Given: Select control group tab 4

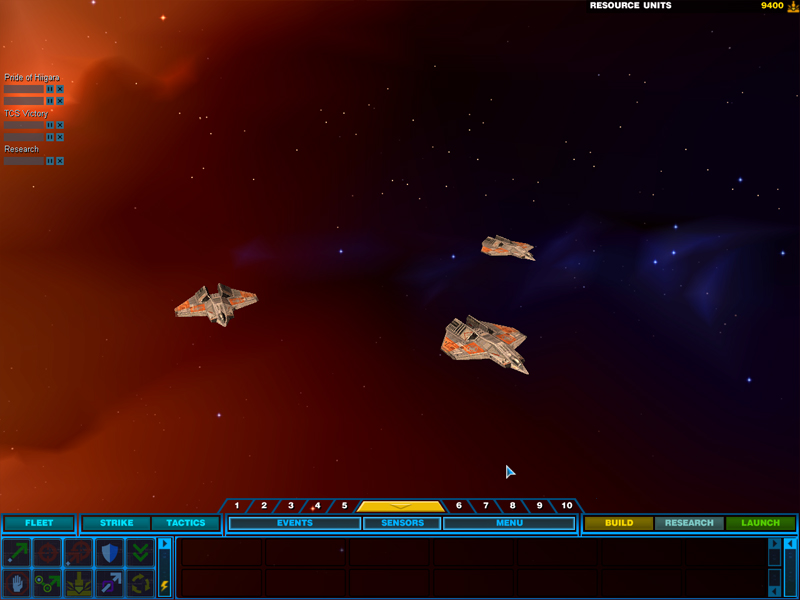Looking at the screenshot, I should click(317, 506).
